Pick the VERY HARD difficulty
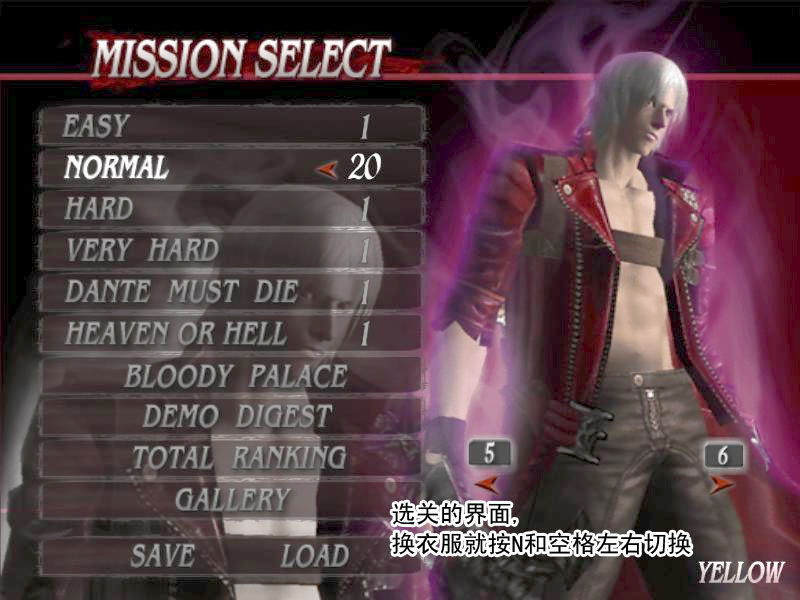 232,250
